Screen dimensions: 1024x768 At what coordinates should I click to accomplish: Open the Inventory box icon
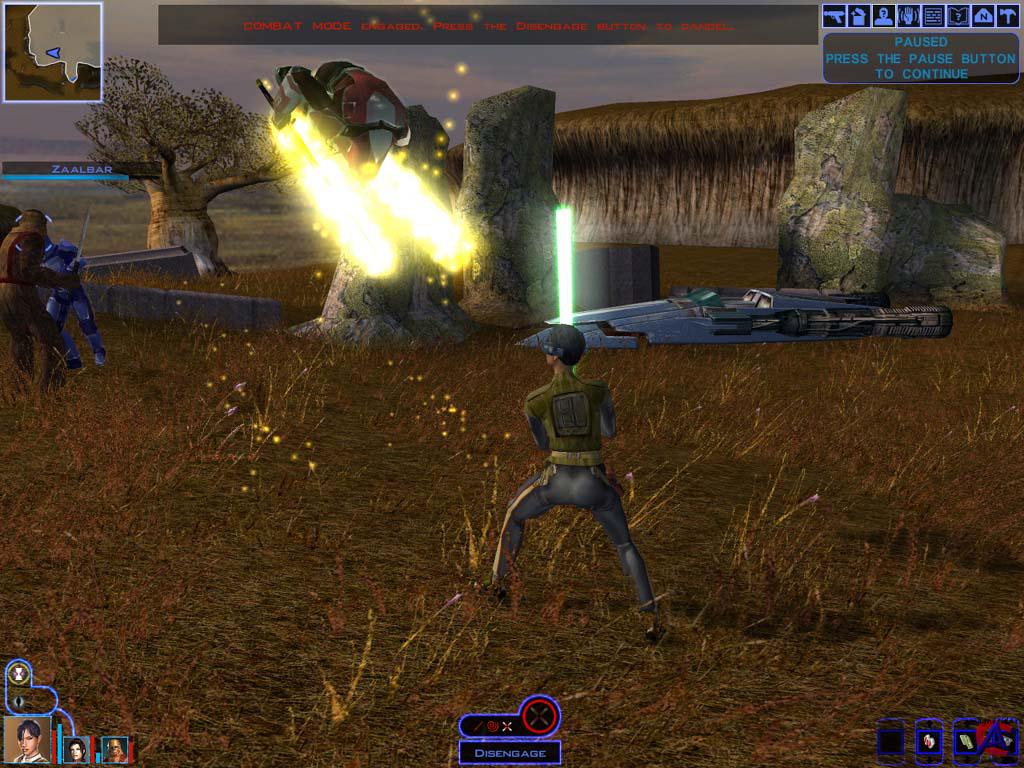pos(859,16)
